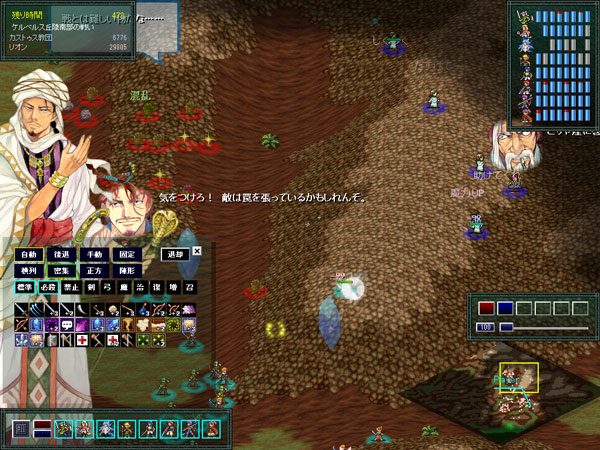
Task: Switch units to 手動 manual control
Action: pos(95,255)
